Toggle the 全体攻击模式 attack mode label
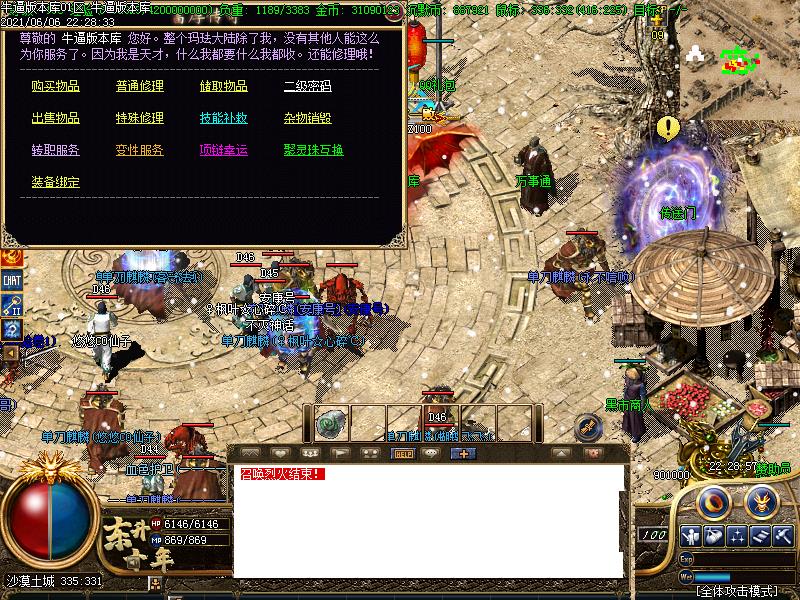Viewport: 800px width, 600px height. coord(738,591)
